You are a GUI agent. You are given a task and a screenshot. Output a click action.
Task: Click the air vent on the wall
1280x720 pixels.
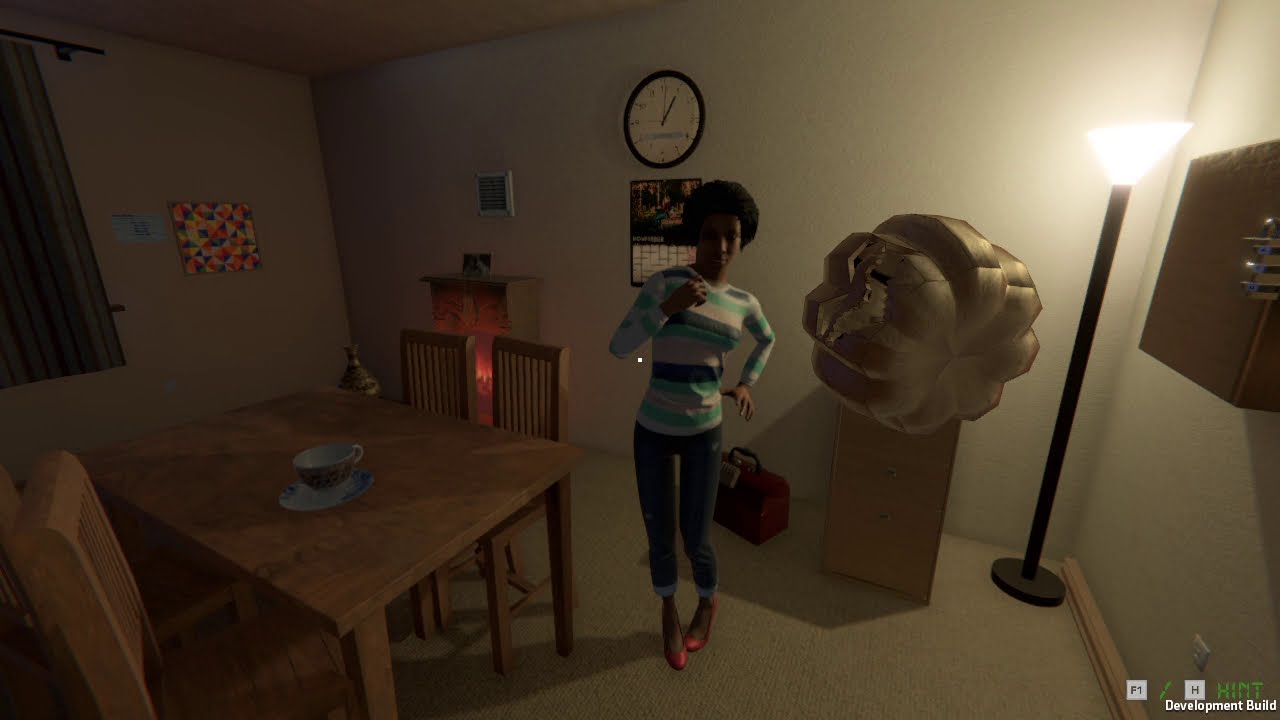click(x=491, y=190)
